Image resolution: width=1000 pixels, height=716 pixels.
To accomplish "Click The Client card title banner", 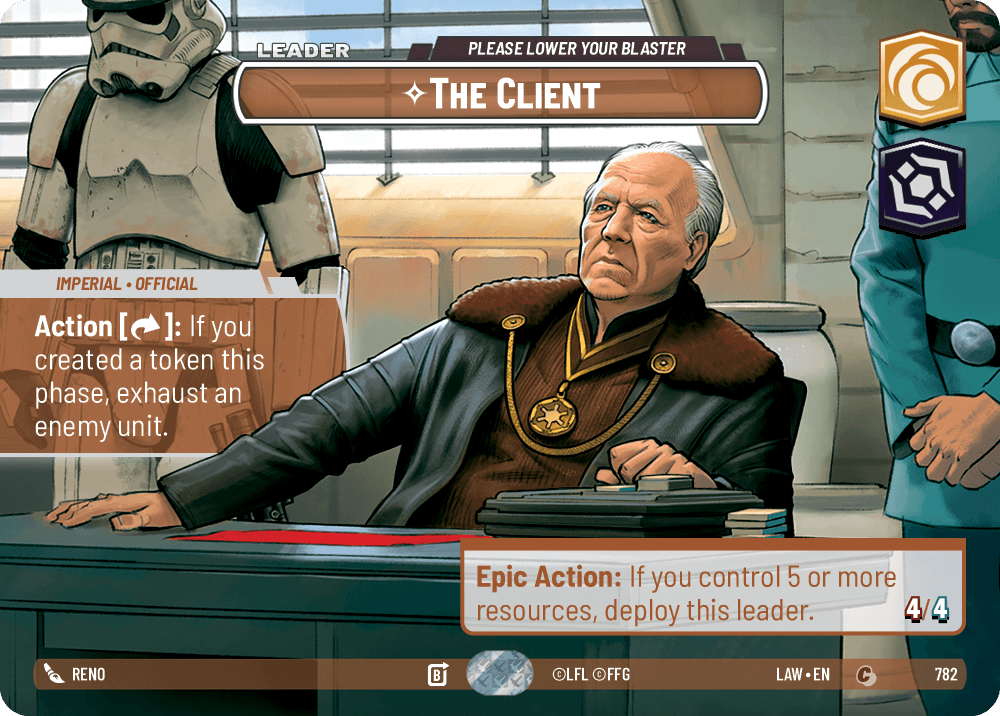I will (500, 93).
